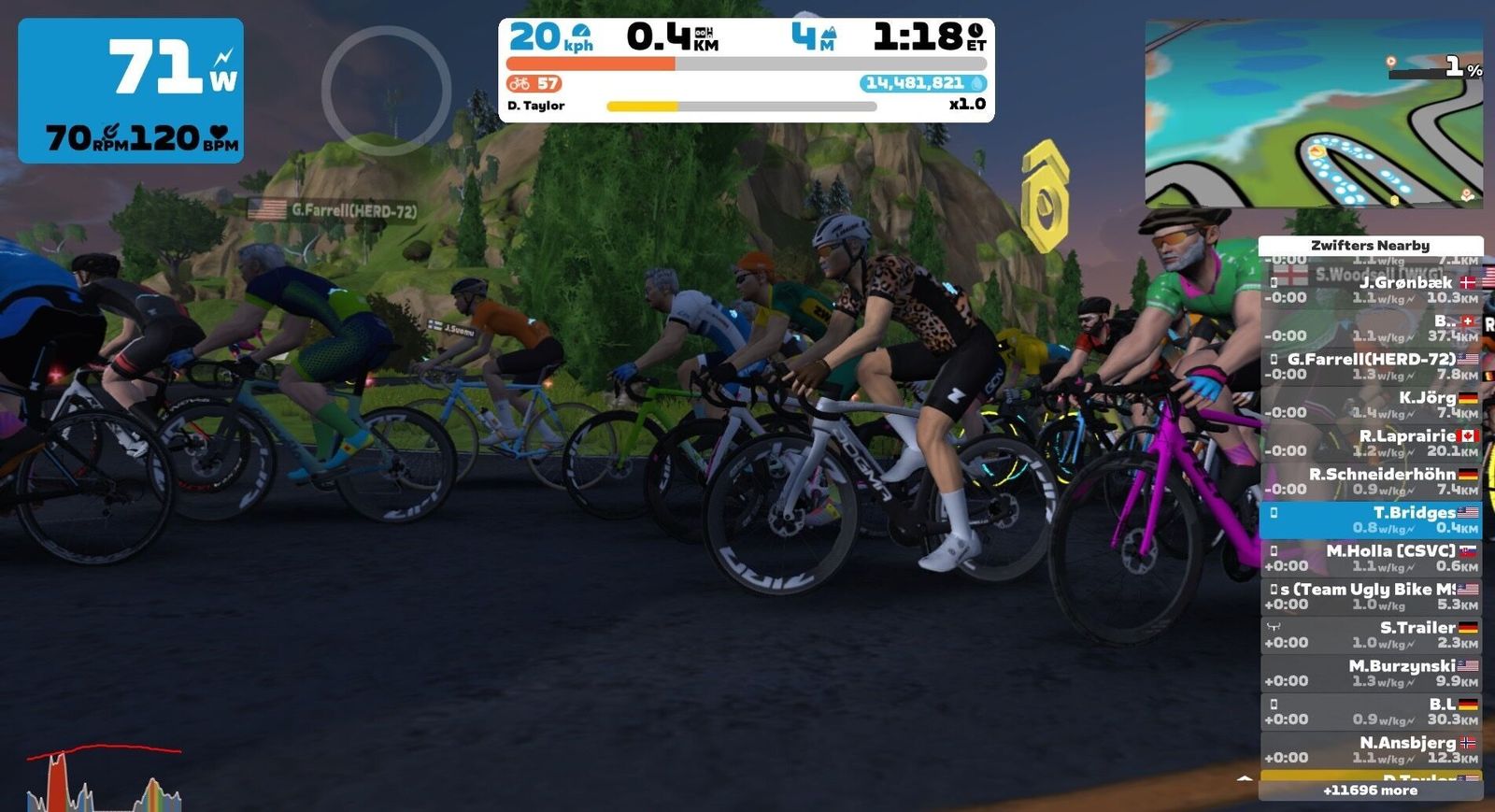Pick N.Ansbjerg rider row
The width and height of the screenshot is (1495, 812).
pos(1371,749)
